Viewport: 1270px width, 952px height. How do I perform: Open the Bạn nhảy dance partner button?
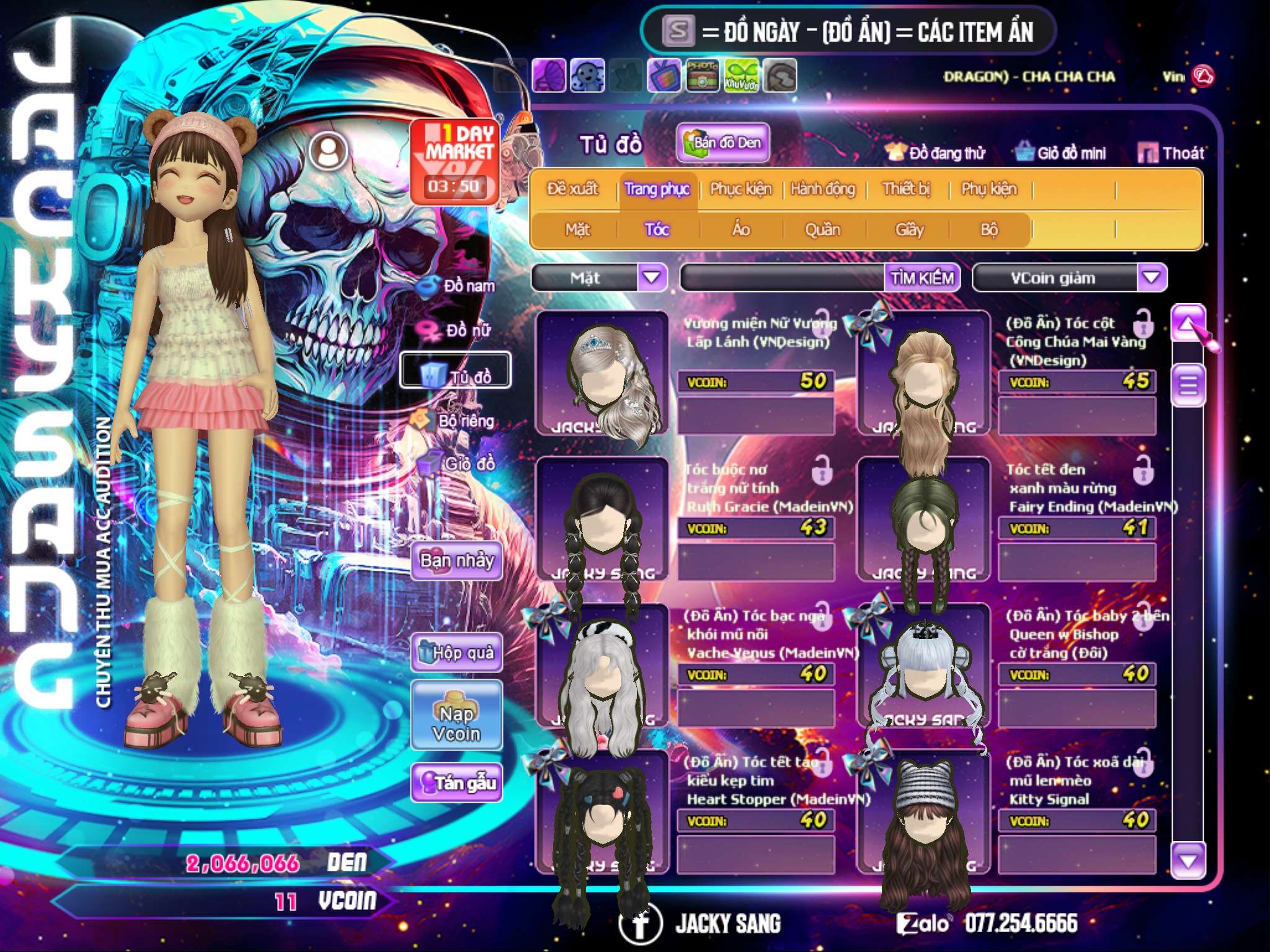pyautogui.click(x=456, y=561)
